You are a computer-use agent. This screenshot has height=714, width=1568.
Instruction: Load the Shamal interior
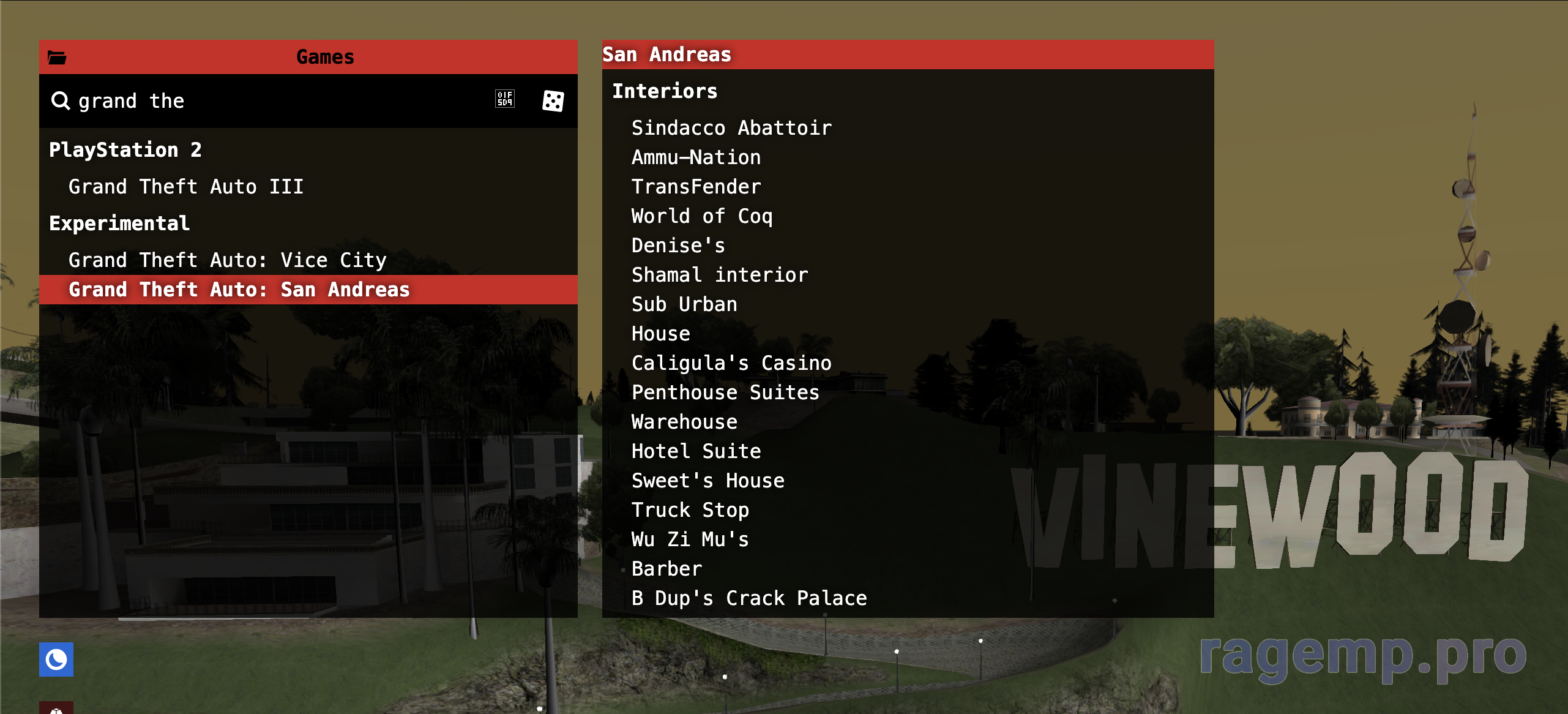pyautogui.click(x=720, y=275)
